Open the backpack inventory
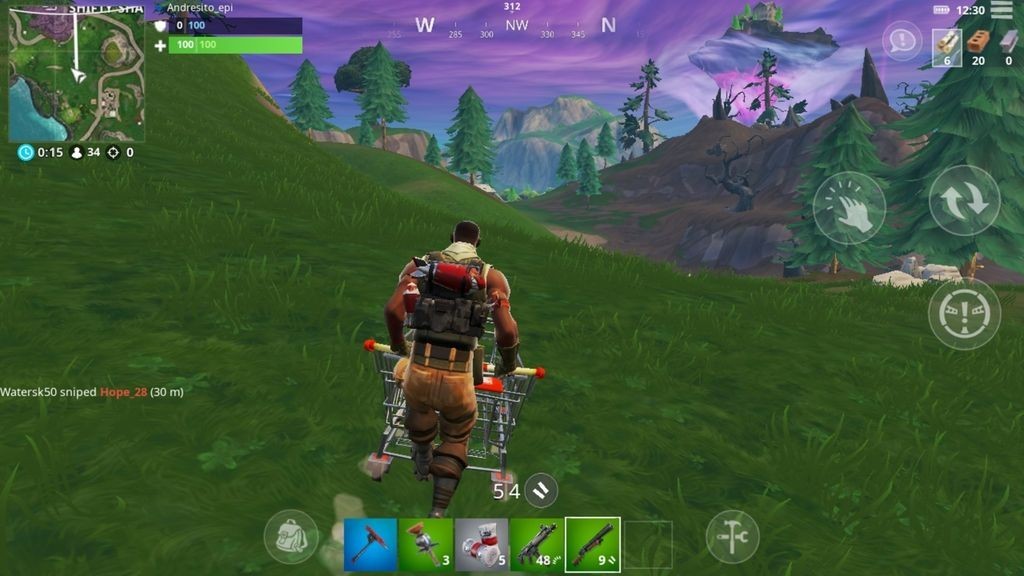Image resolution: width=1024 pixels, height=576 pixels. tap(291, 537)
